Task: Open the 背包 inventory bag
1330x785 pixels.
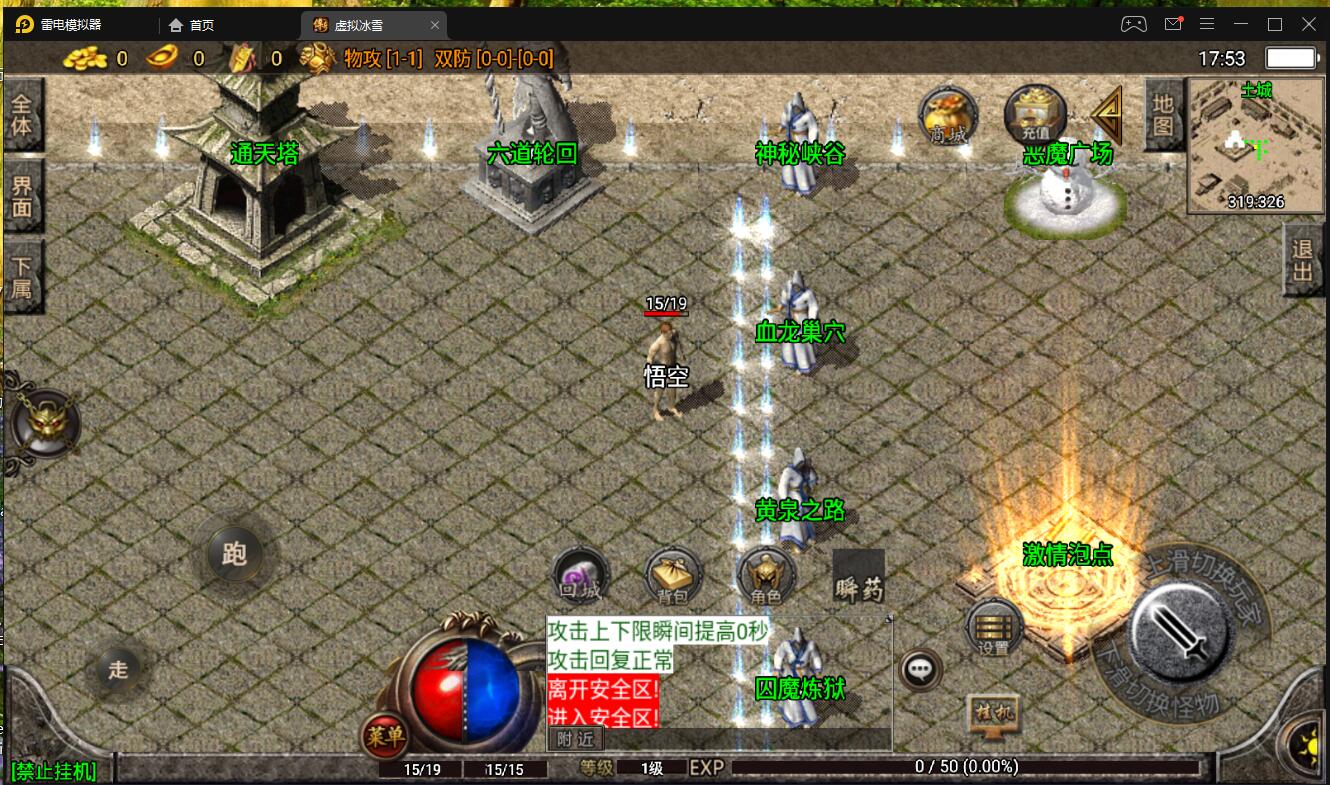Action: [673, 577]
